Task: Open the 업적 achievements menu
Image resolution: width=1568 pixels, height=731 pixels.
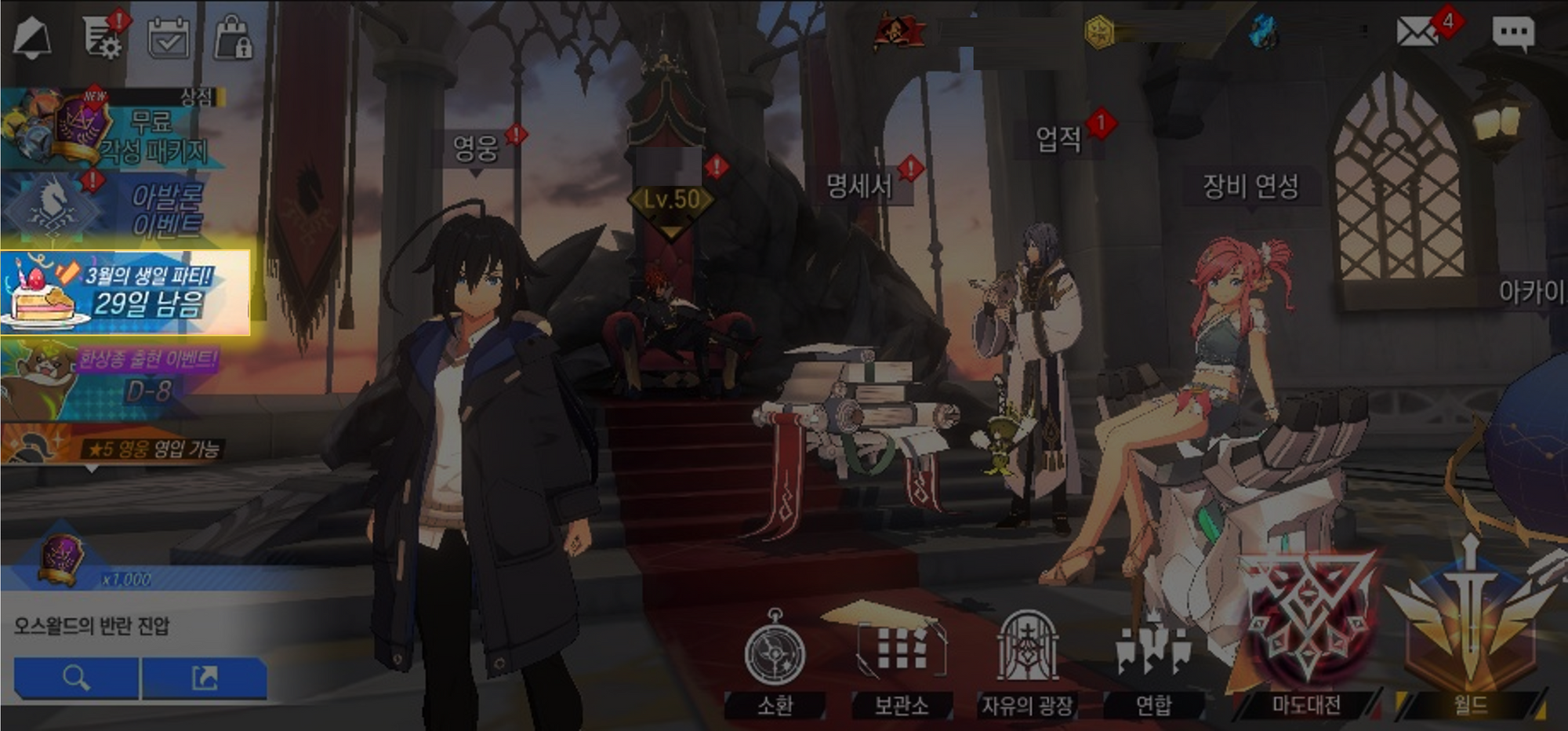Action: (x=1058, y=140)
